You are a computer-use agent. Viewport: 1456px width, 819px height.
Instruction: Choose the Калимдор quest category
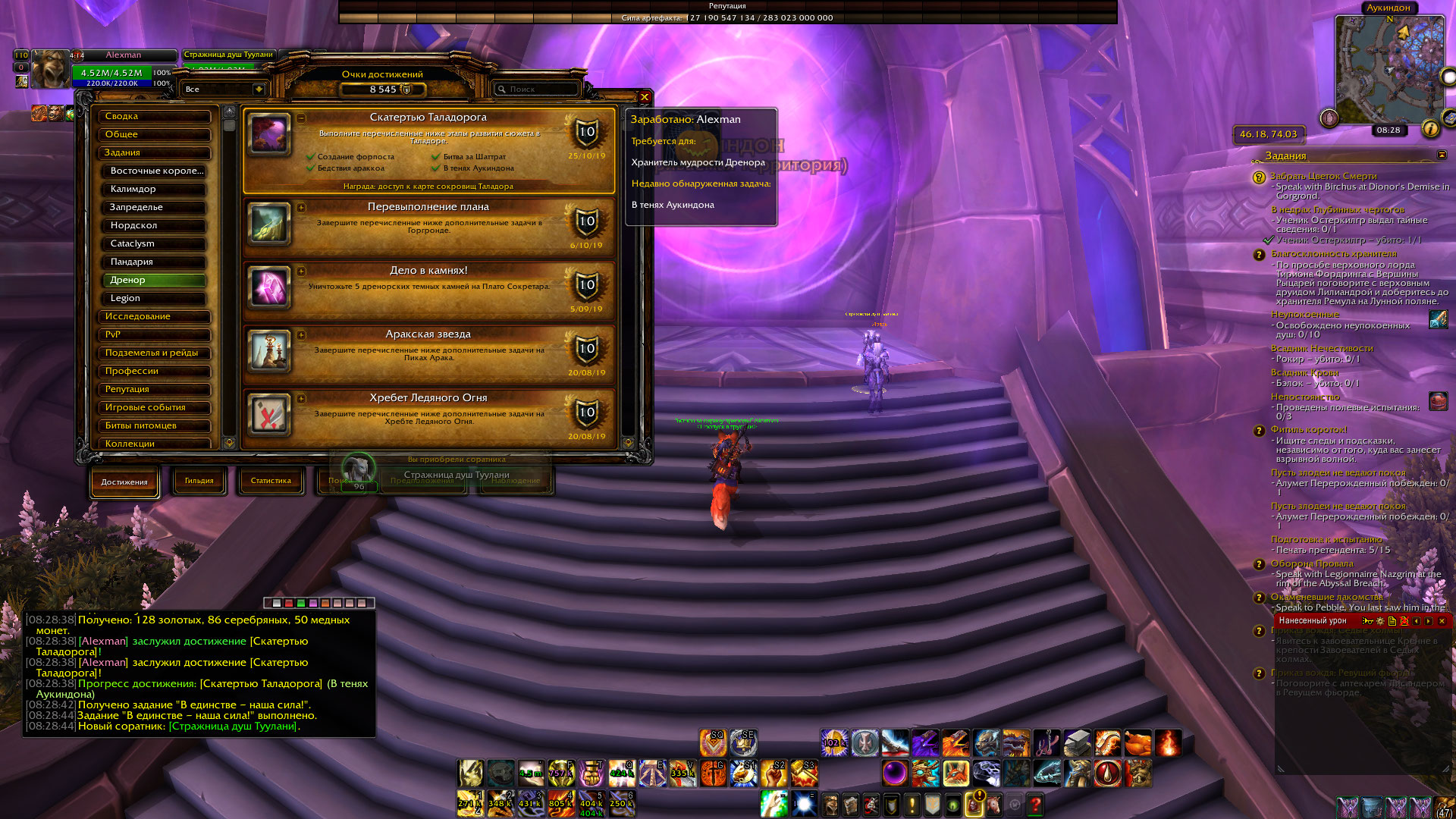[x=155, y=189]
